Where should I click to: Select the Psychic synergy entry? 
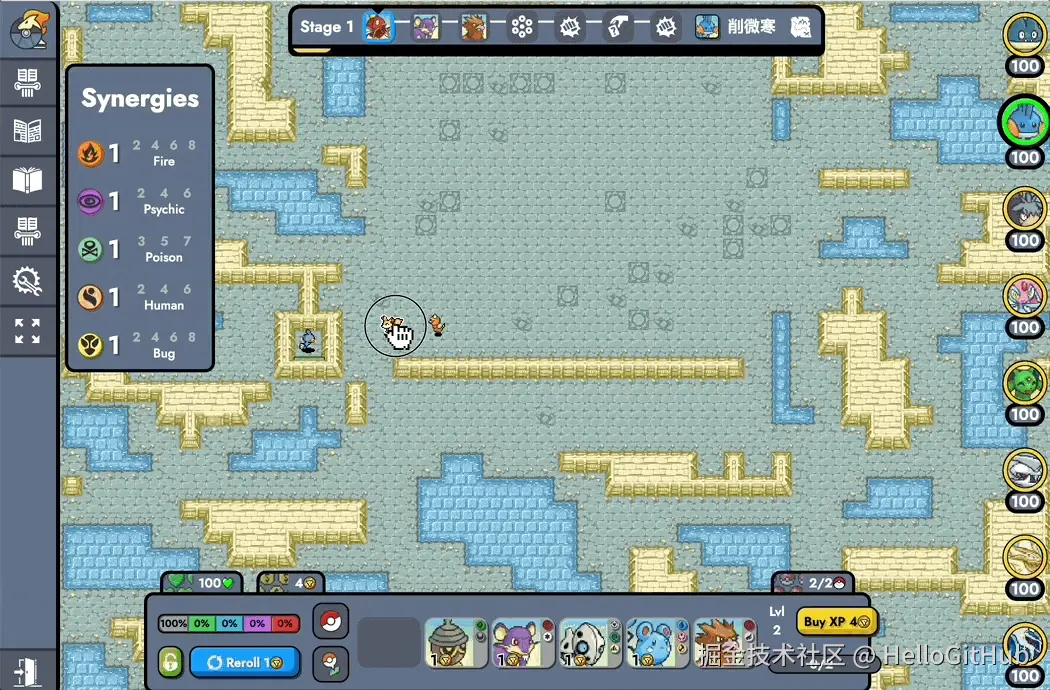(139, 201)
